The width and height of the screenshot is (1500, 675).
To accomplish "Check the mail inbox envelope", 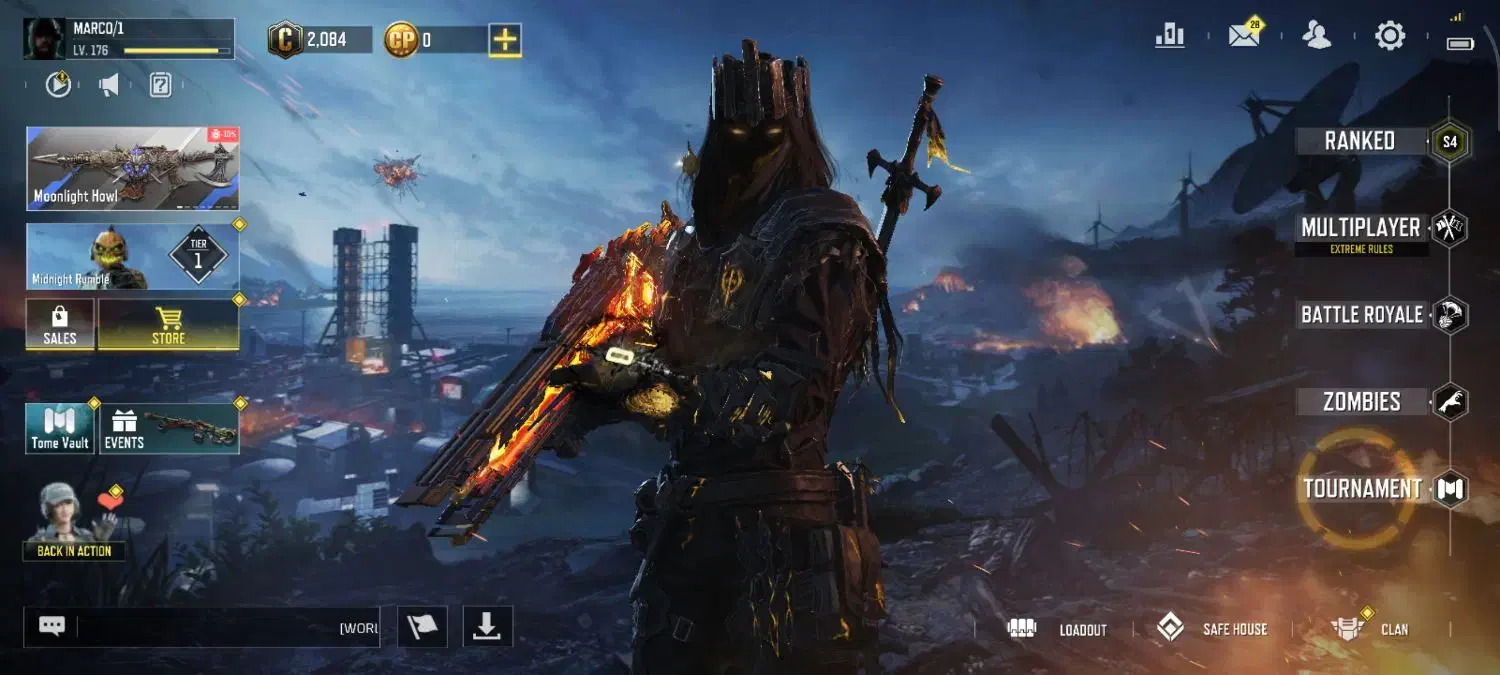I will (x=1244, y=36).
